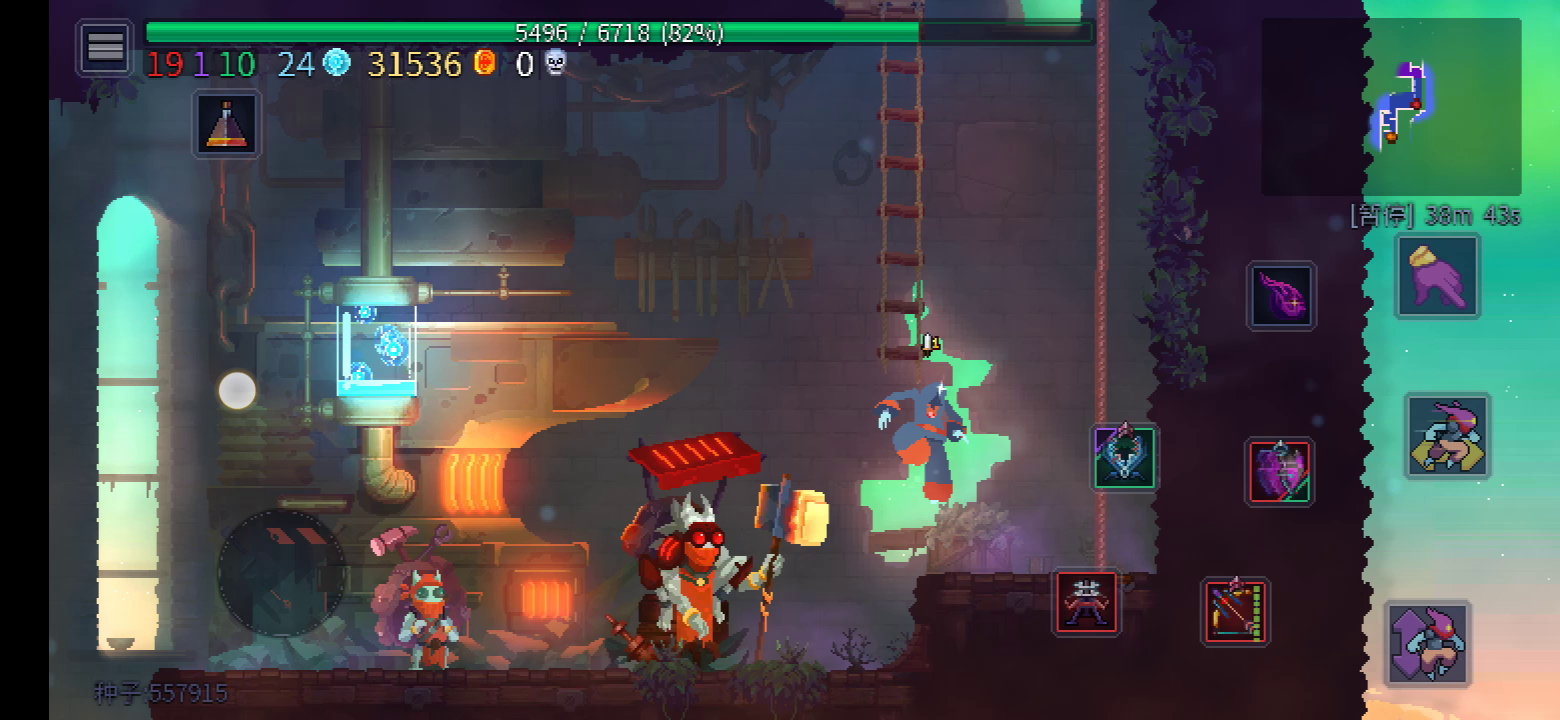Activate the dodge roll button
1560x720 pixels.
pos(1448,436)
